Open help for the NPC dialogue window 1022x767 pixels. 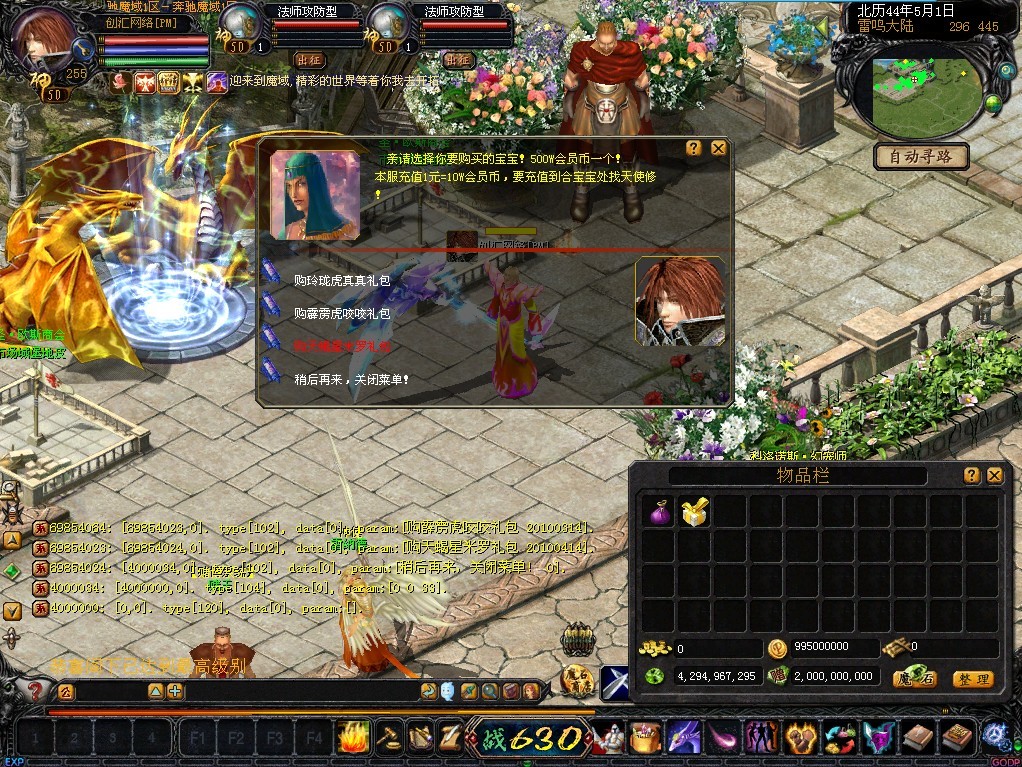pyautogui.click(x=694, y=148)
